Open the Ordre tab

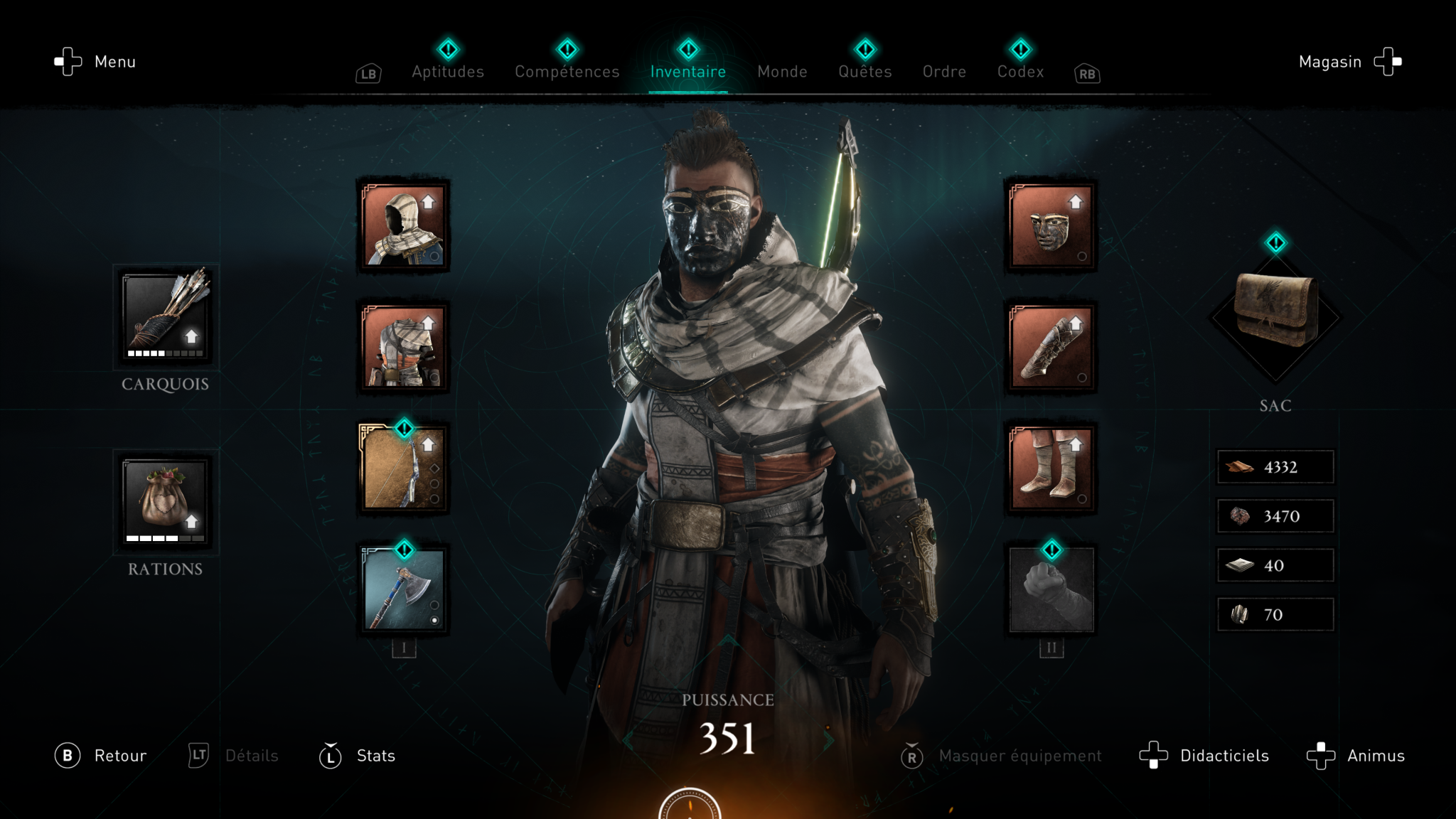944,71
